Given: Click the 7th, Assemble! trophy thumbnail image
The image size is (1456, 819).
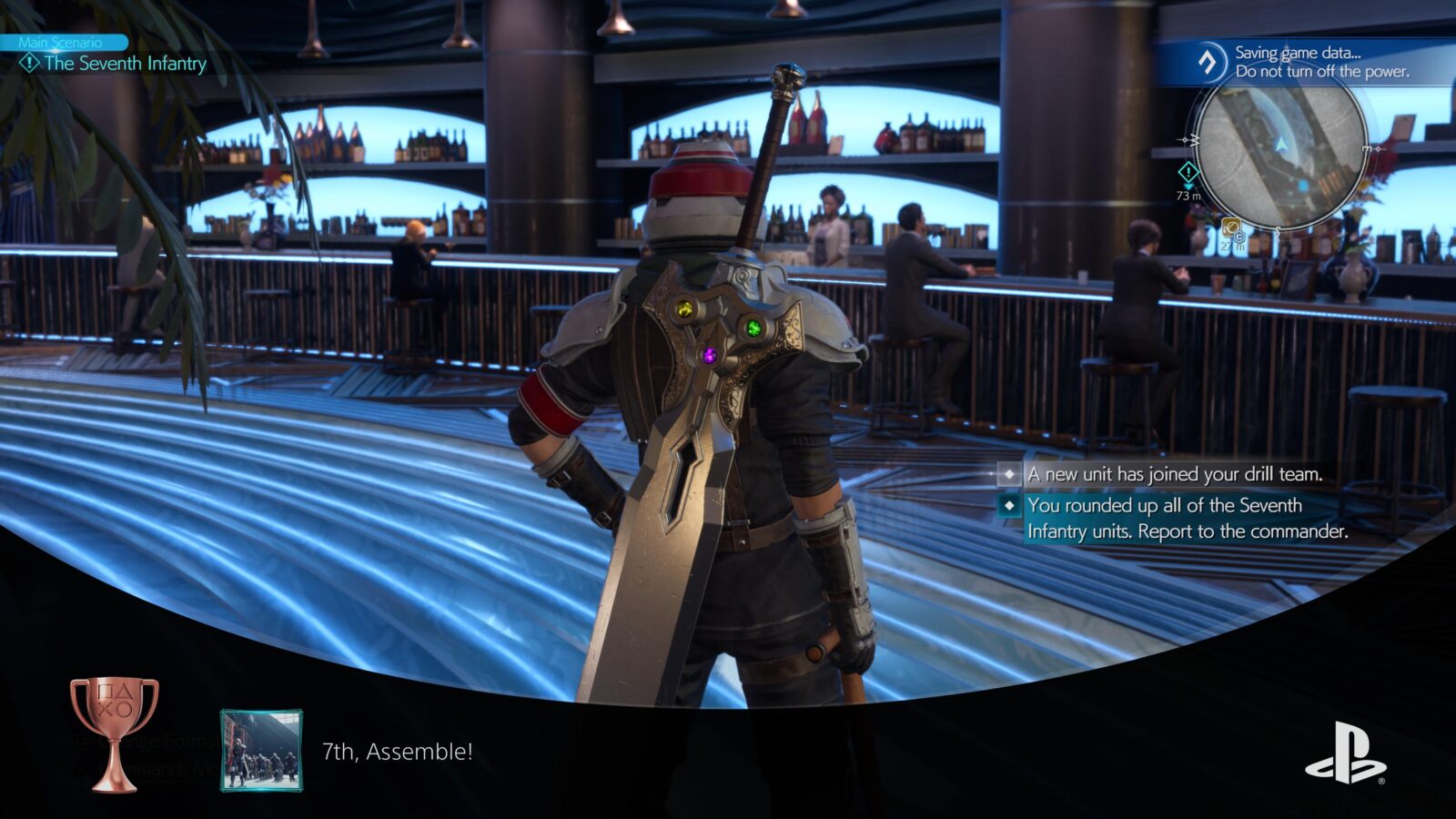Looking at the screenshot, I should (x=263, y=751).
